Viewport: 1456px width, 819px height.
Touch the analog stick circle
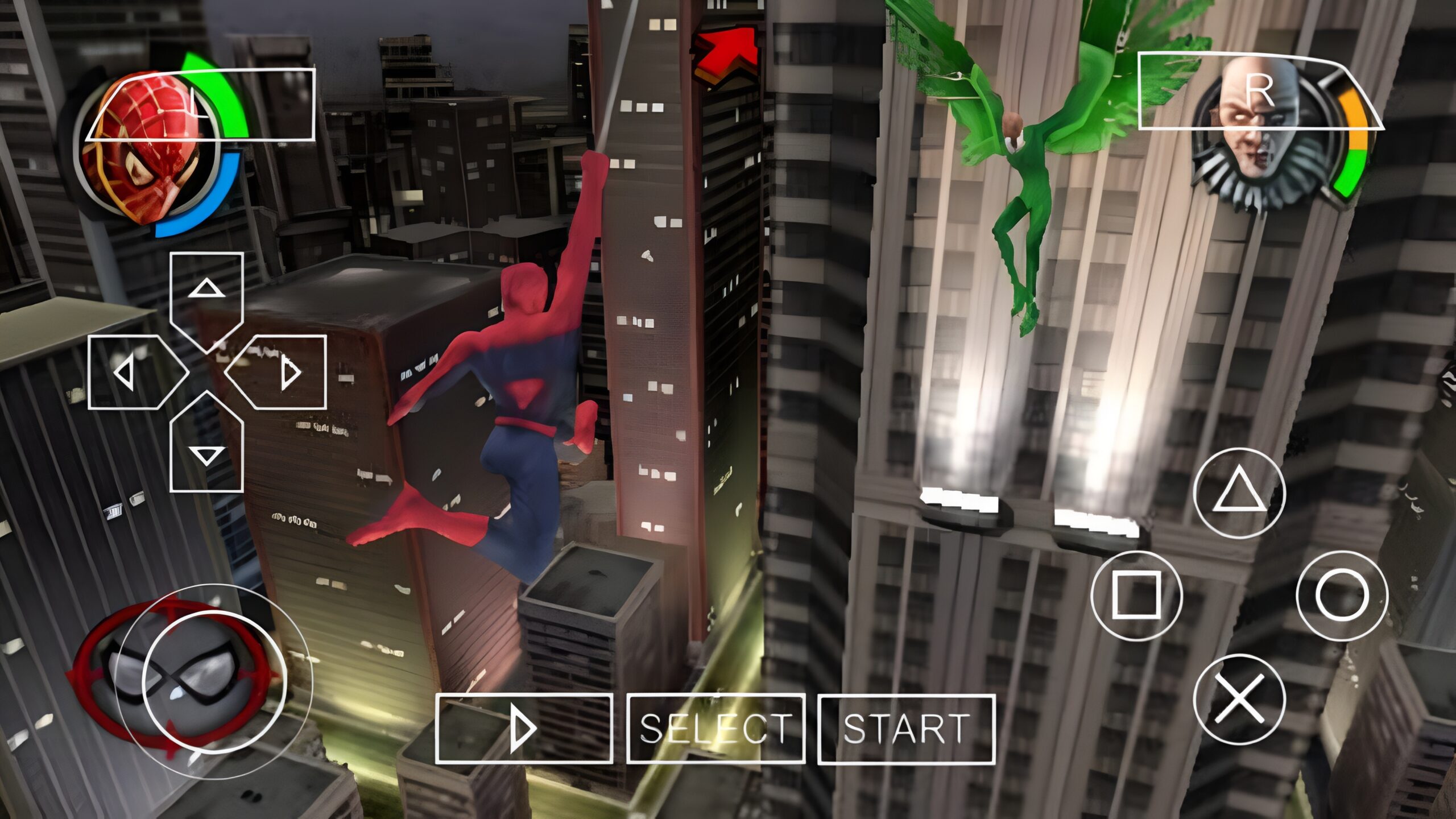214,681
